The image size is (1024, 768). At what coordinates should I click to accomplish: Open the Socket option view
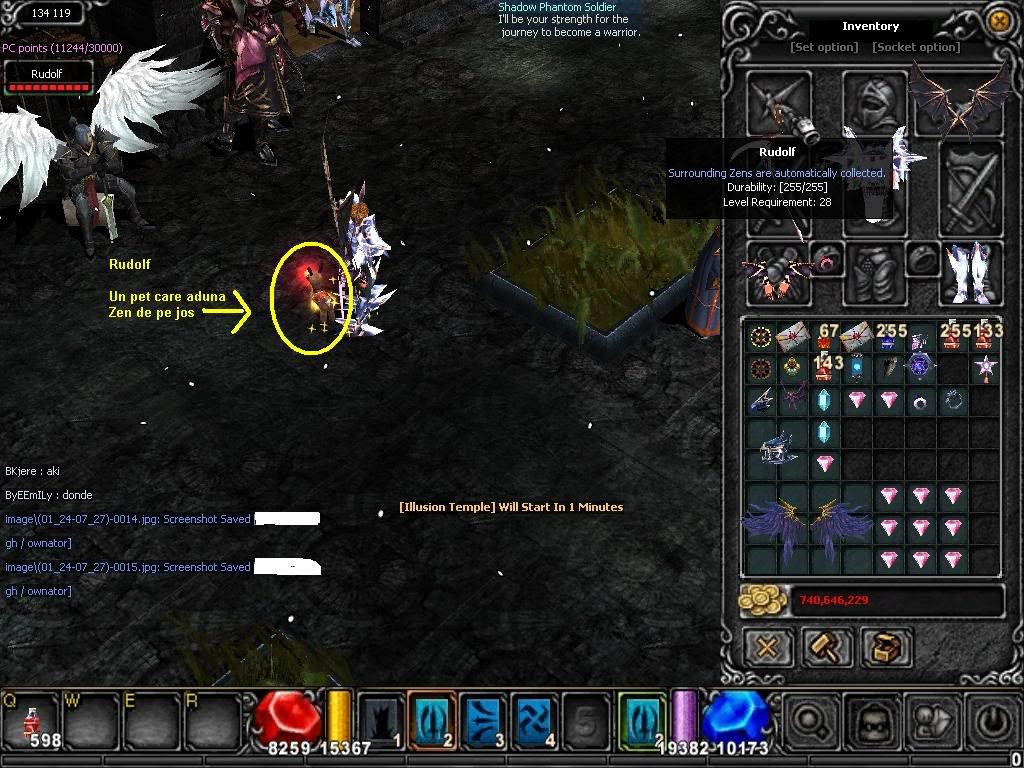pyautogui.click(x=915, y=47)
